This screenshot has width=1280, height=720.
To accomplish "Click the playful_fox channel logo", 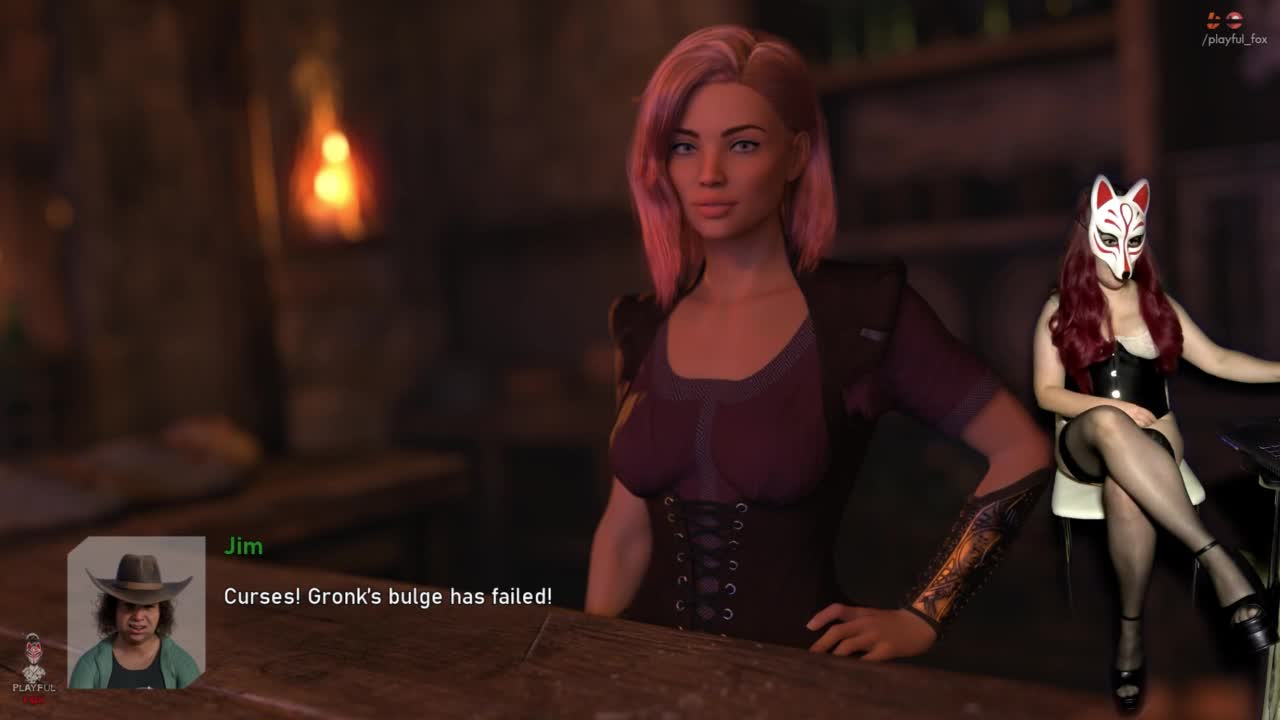I will point(1224,20).
